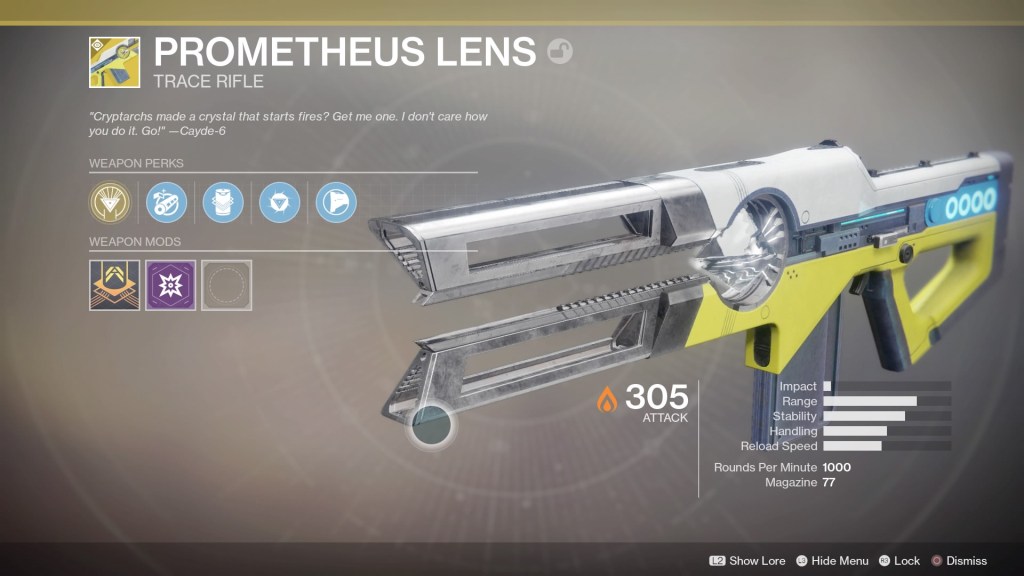Inspect the barrel perk icon
The height and width of the screenshot is (576, 1024).
point(166,203)
